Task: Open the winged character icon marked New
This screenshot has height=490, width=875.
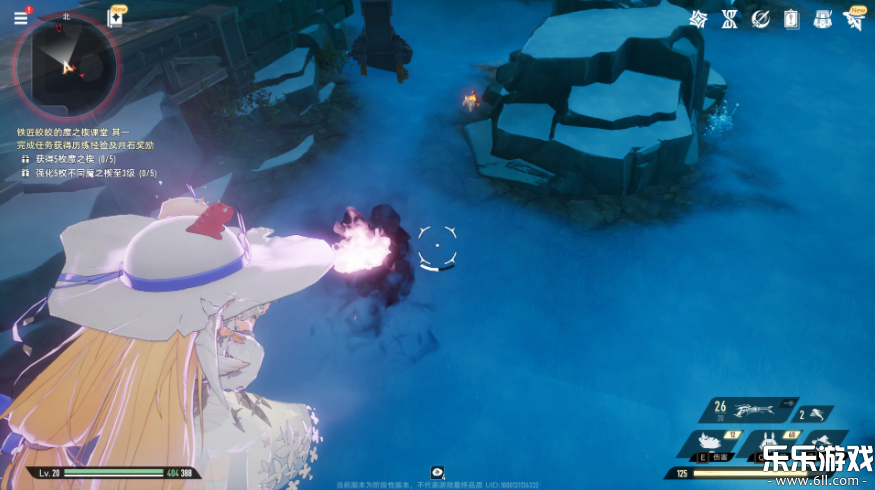Action: click(x=855, y=18)
